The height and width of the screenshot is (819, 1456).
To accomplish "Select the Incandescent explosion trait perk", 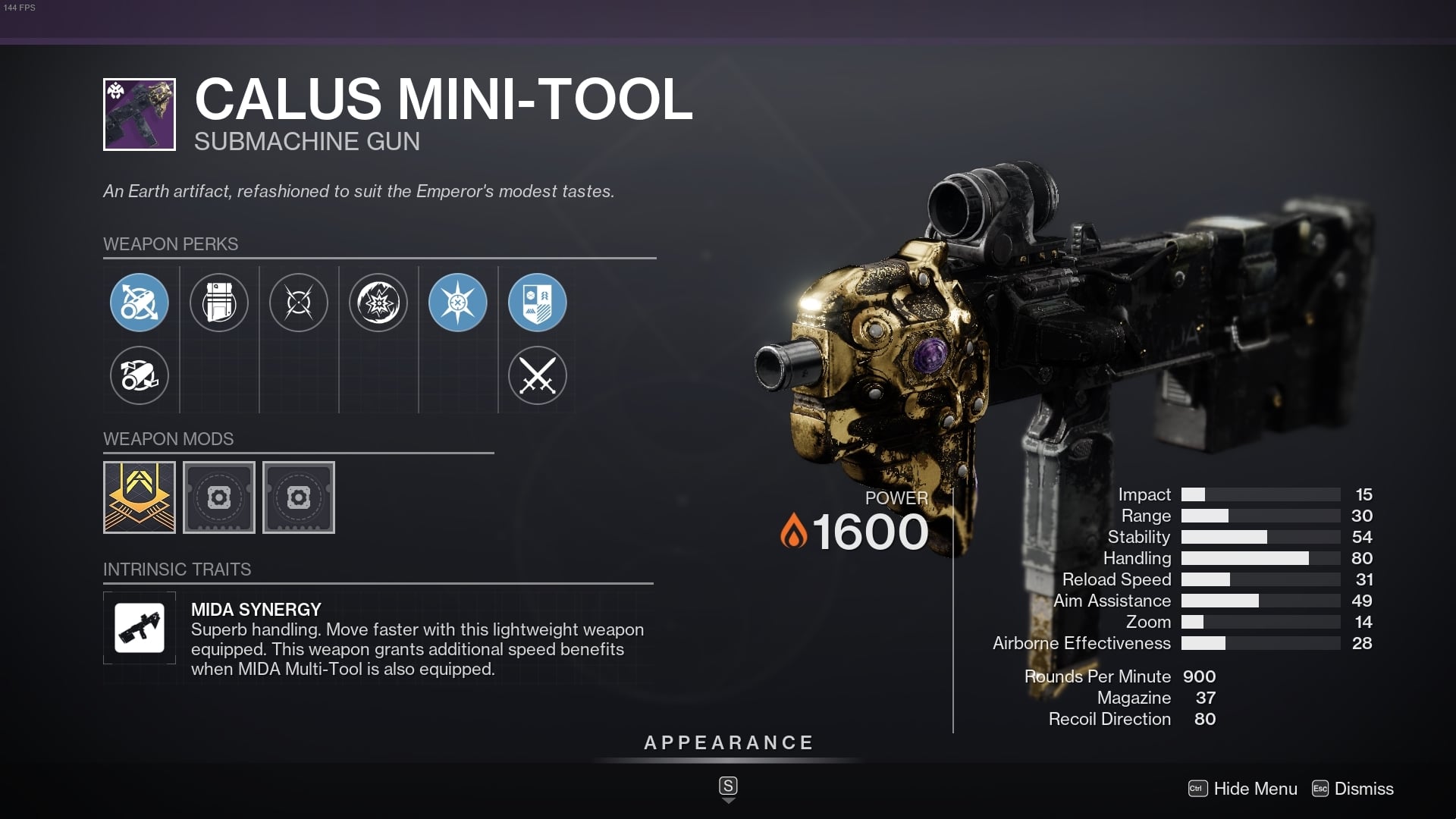I will 378,302.
